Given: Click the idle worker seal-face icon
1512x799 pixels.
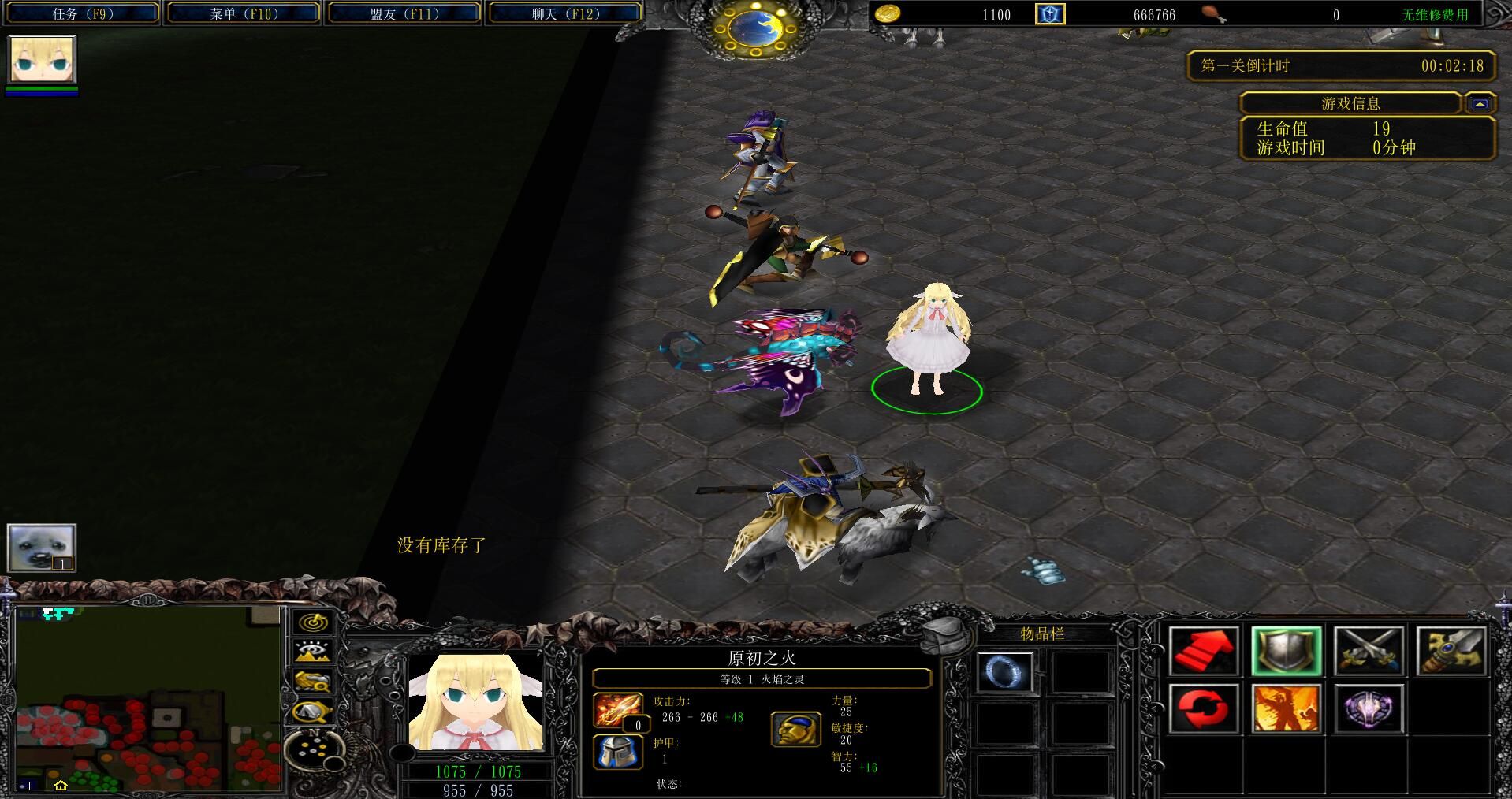Looking at the screenshot, I should 42,548.
